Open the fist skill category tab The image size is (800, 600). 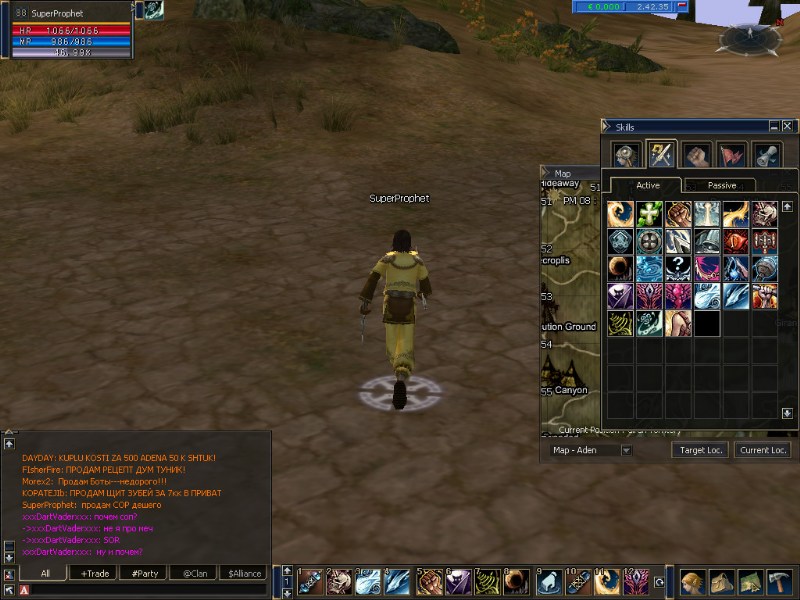click(696, 155)
